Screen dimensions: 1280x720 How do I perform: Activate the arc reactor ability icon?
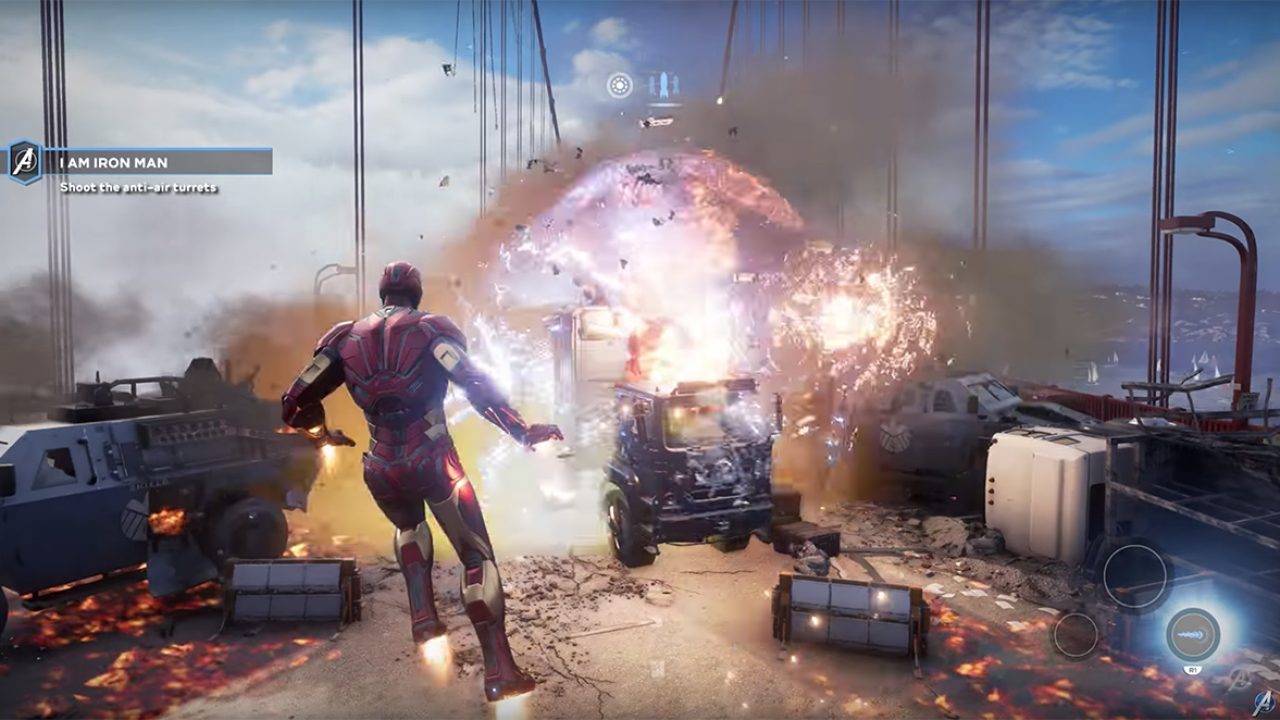pyautogui.click(x=620, y=85)
